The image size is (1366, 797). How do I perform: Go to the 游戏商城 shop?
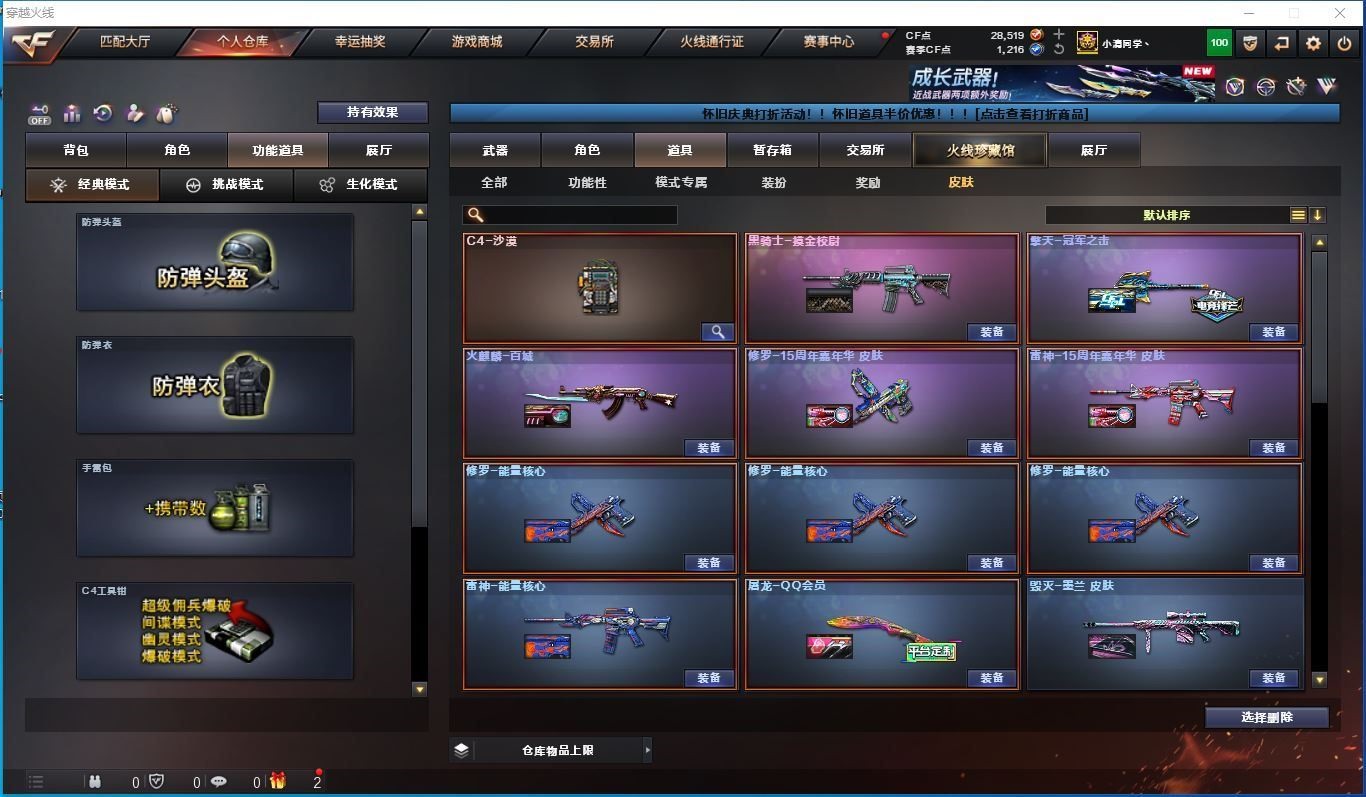tap(476, 42)
